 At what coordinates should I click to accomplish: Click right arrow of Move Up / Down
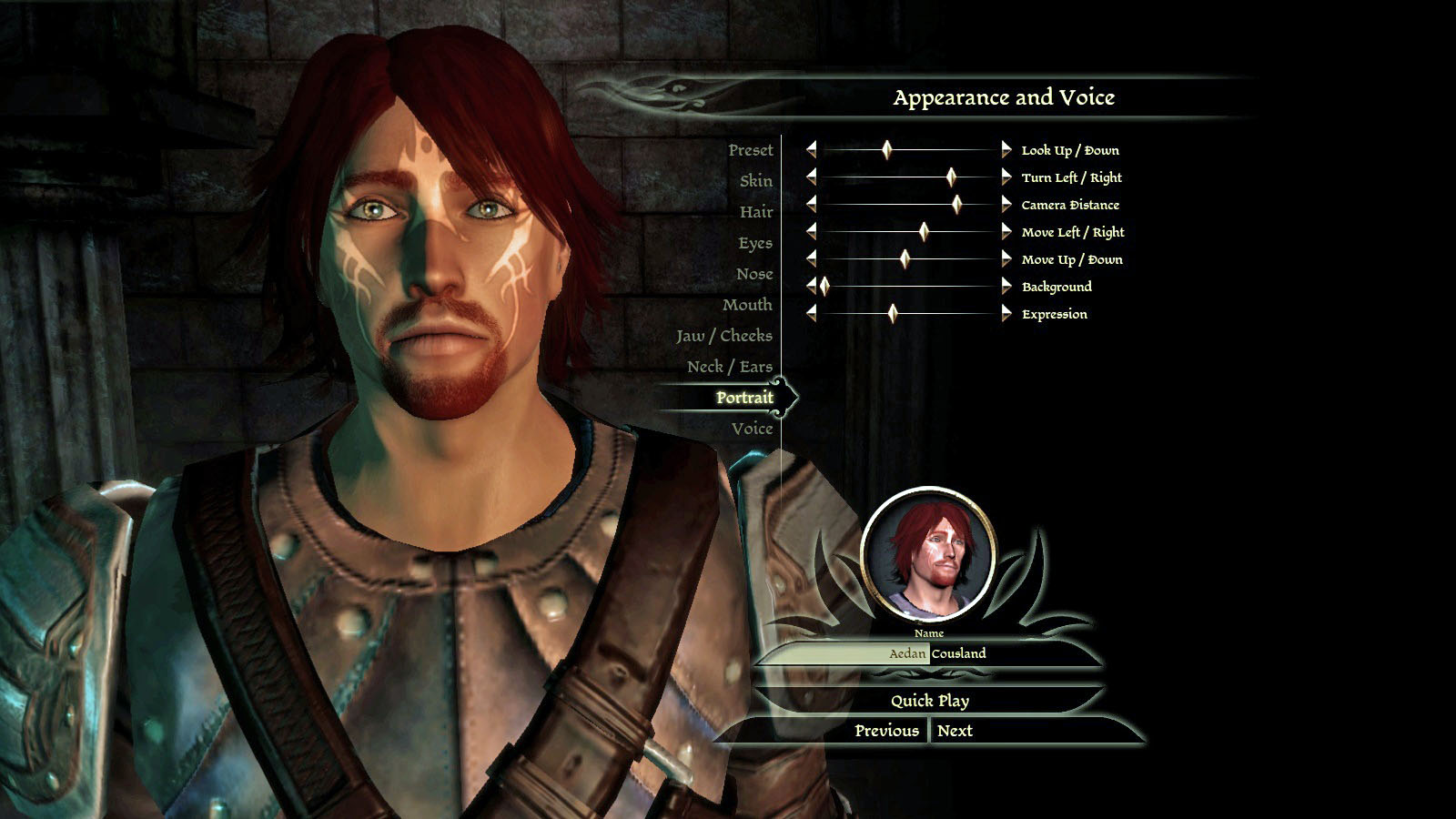(x=1006, y=259)
